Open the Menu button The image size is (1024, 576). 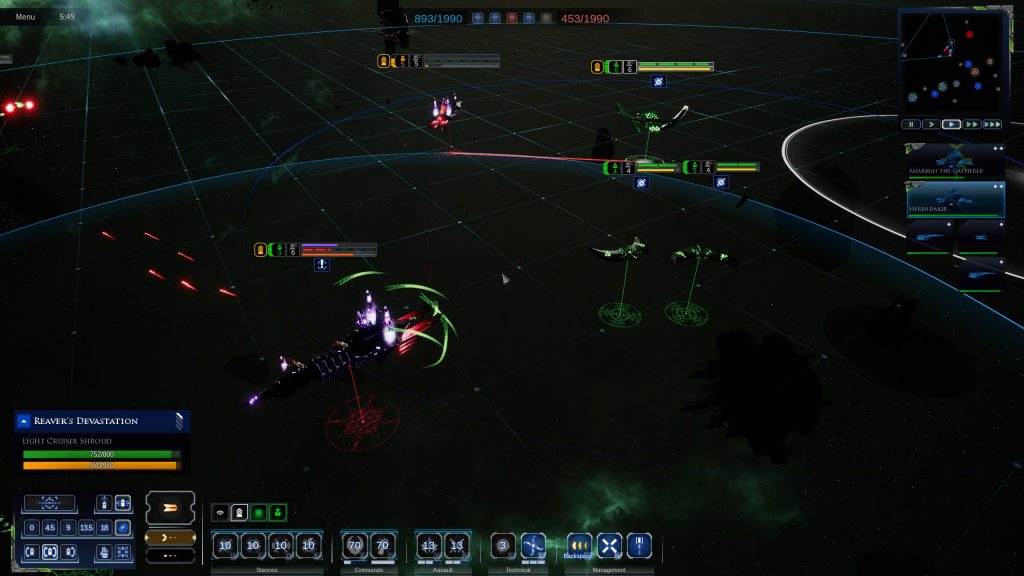(25, 17)
